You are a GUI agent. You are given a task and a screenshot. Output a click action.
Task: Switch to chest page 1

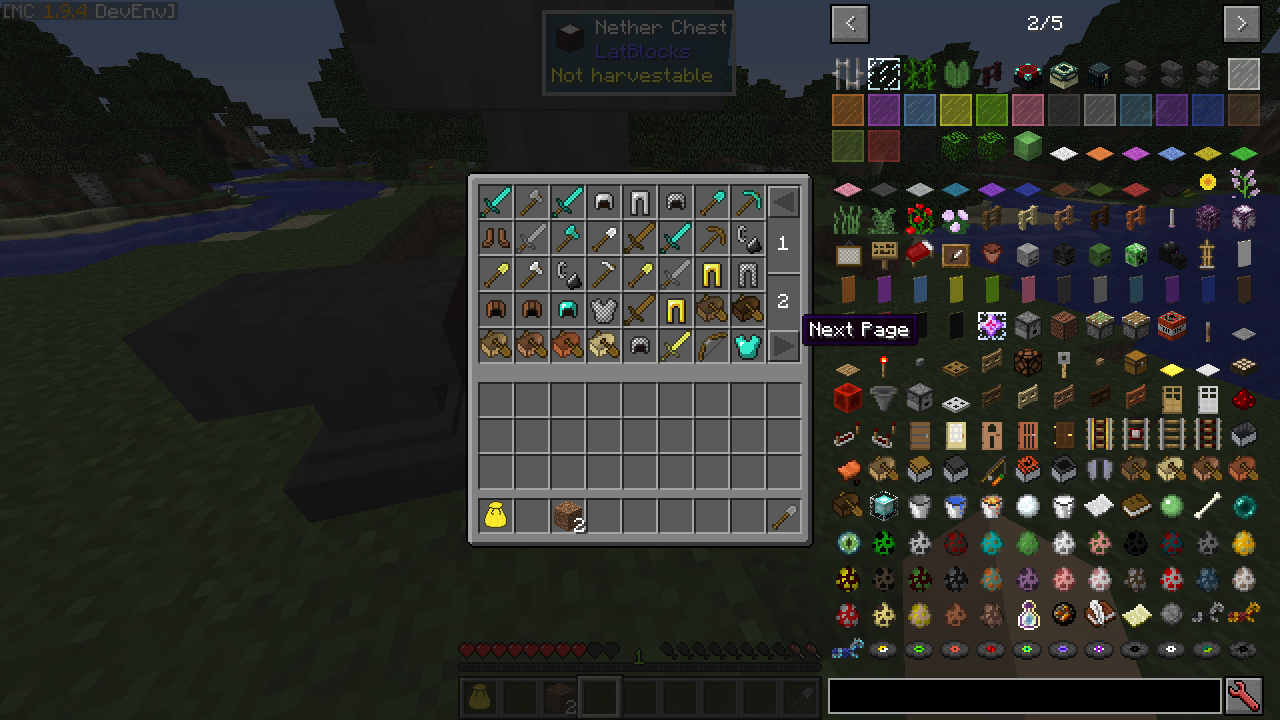tap(784, 243)
